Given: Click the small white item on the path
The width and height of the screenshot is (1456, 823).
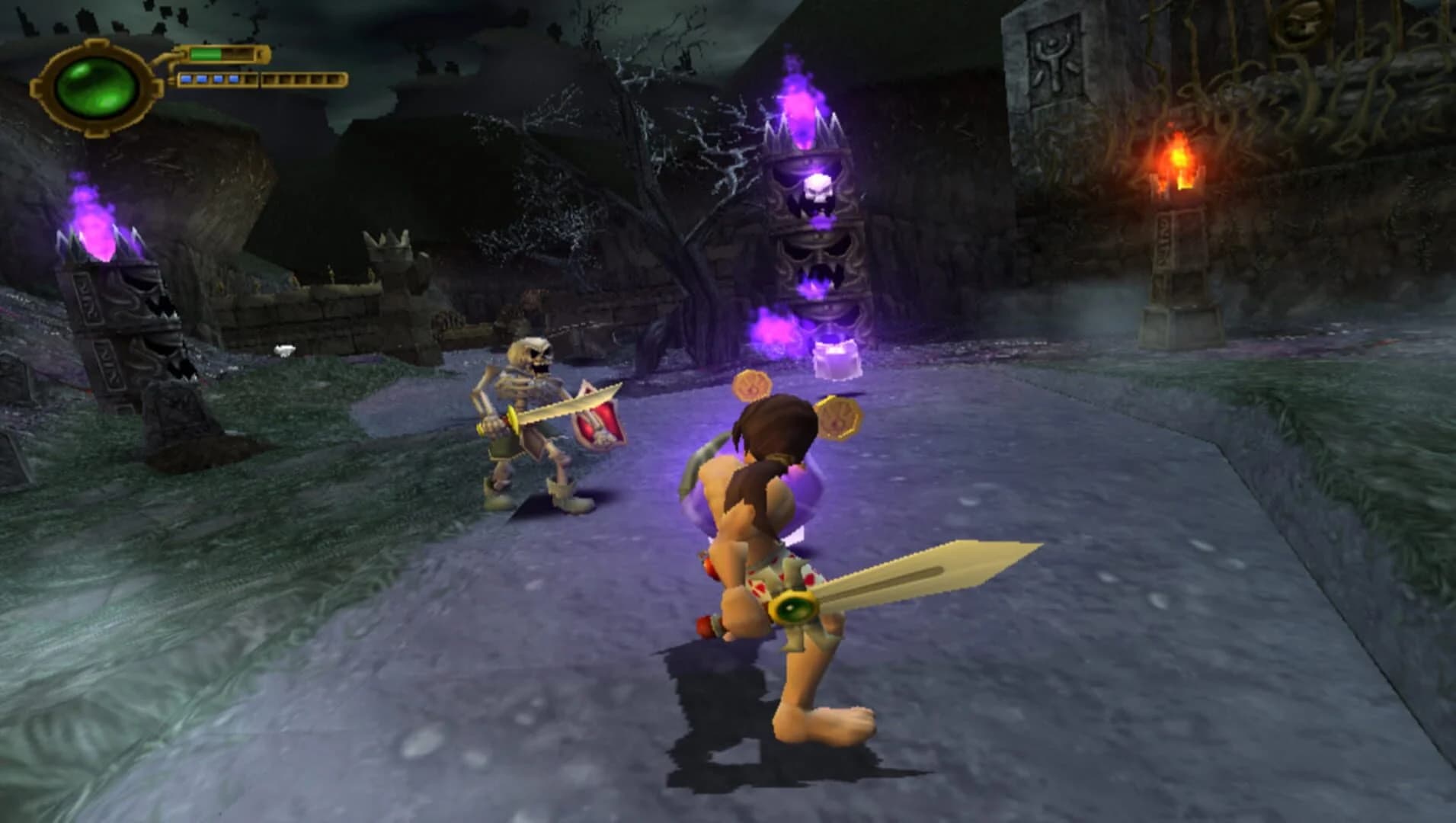Looking at the screenshot, I should 285,349.
